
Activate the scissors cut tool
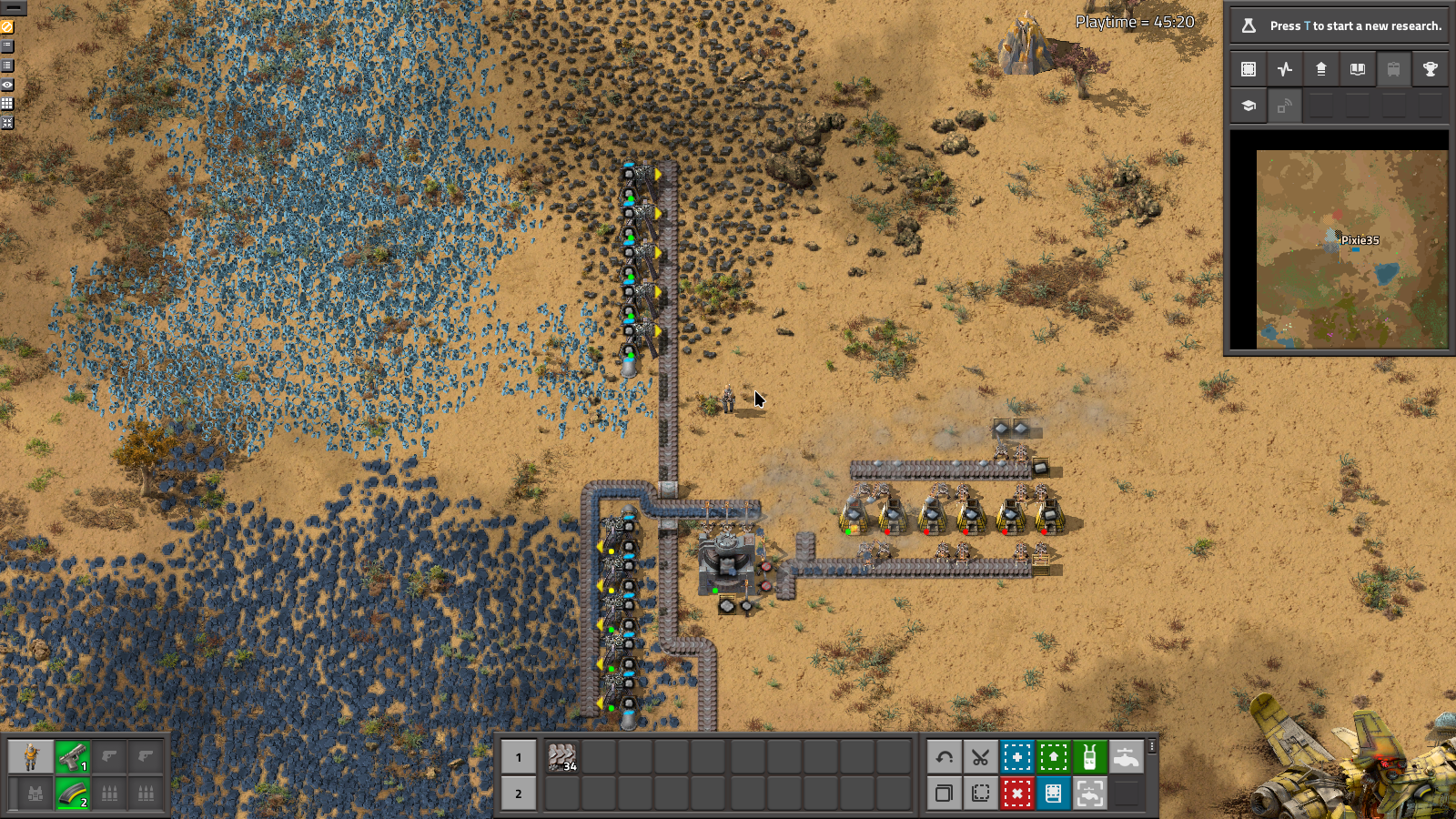(980, 757)
